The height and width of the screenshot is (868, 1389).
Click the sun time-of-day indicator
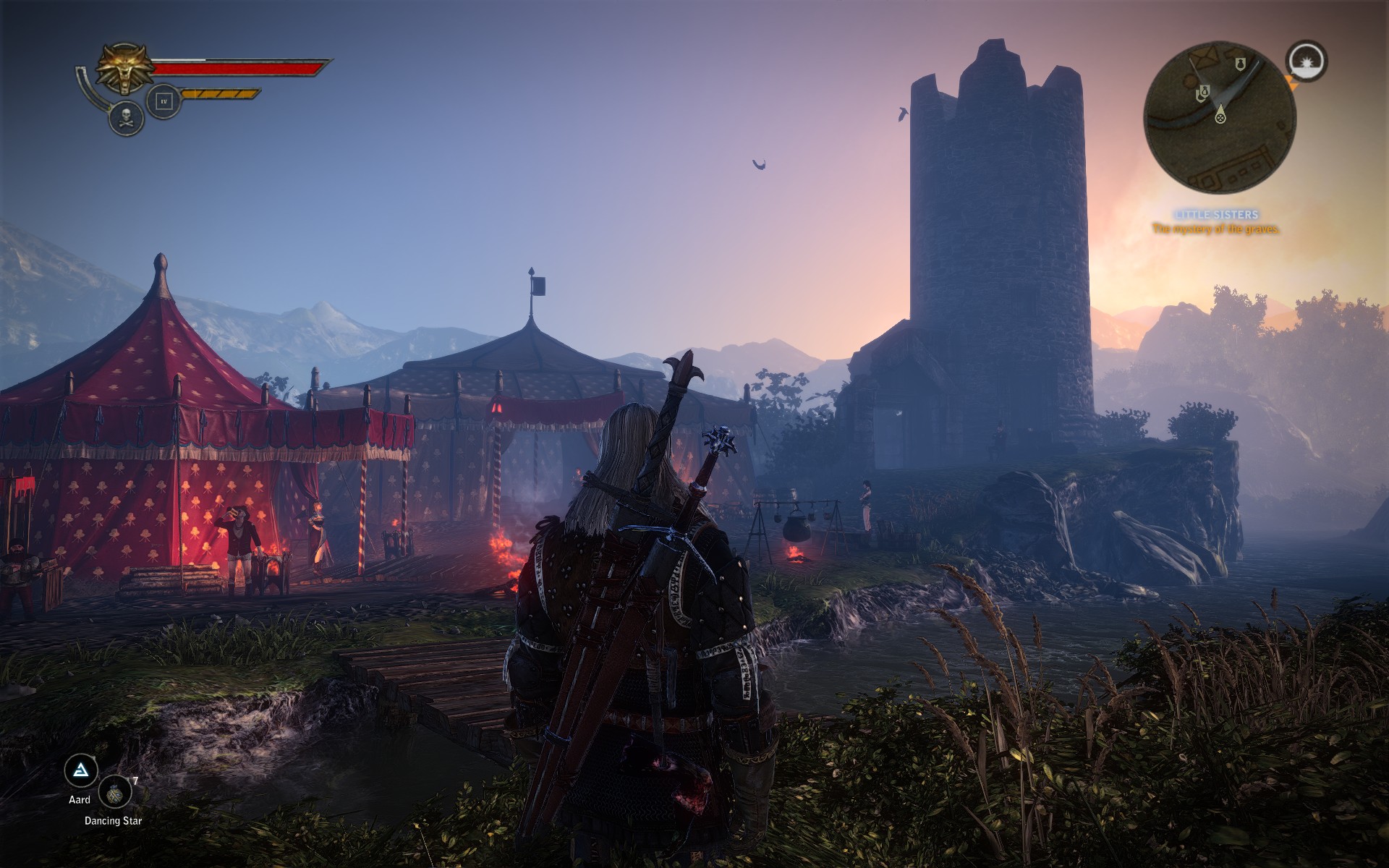click(1307, 61)
